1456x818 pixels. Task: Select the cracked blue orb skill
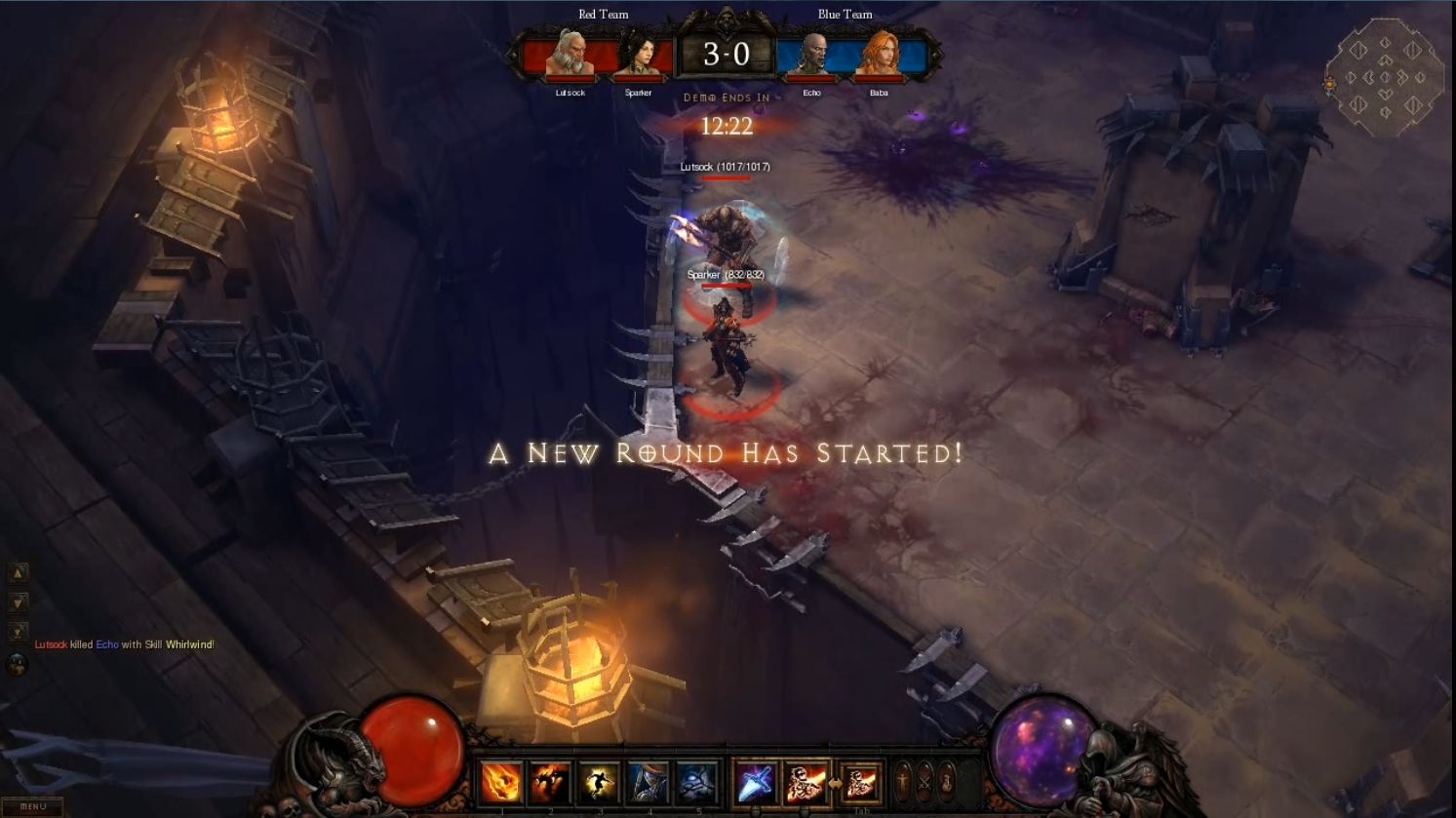tap(696, 782)
